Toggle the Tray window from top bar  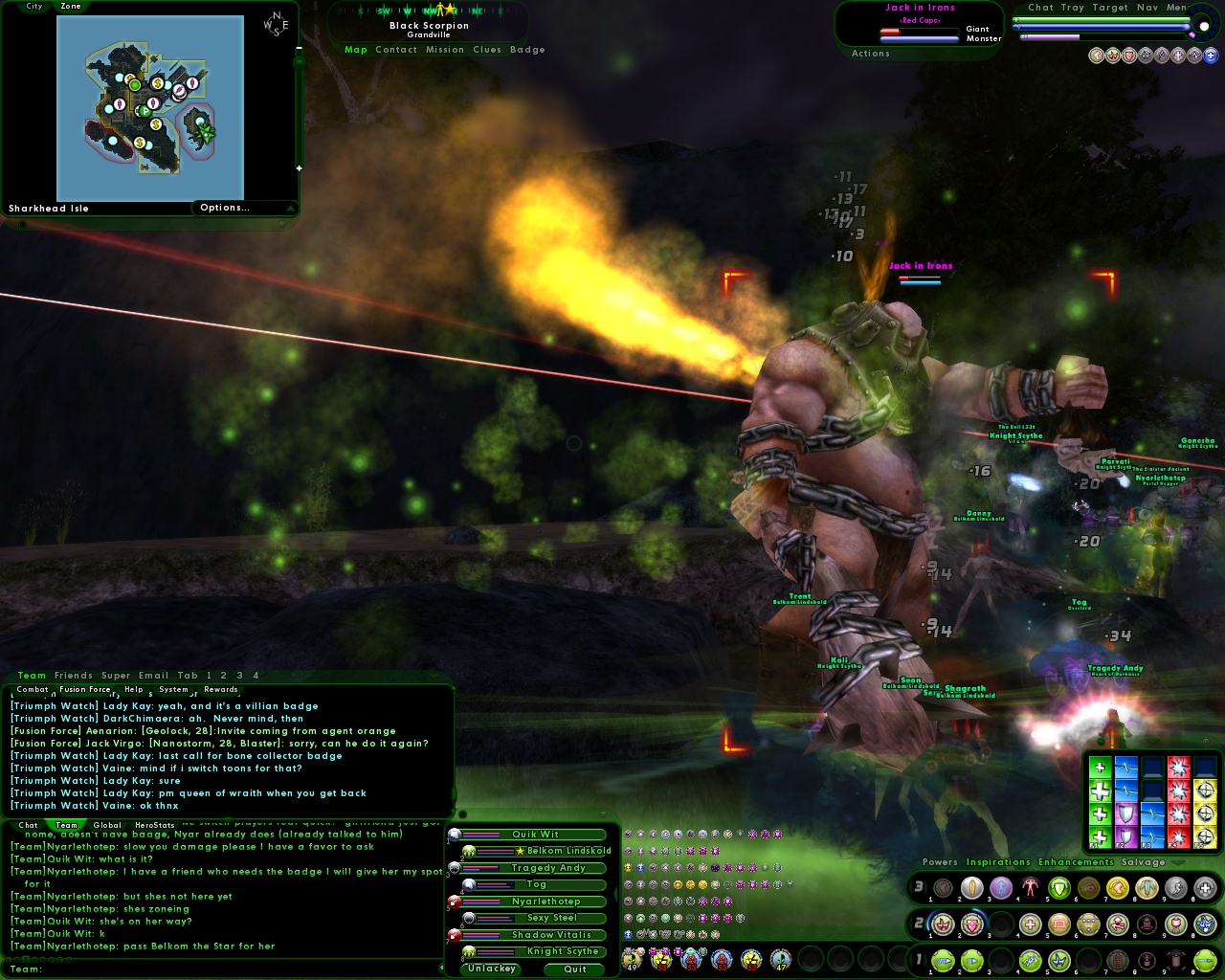tap(1072, 8)
